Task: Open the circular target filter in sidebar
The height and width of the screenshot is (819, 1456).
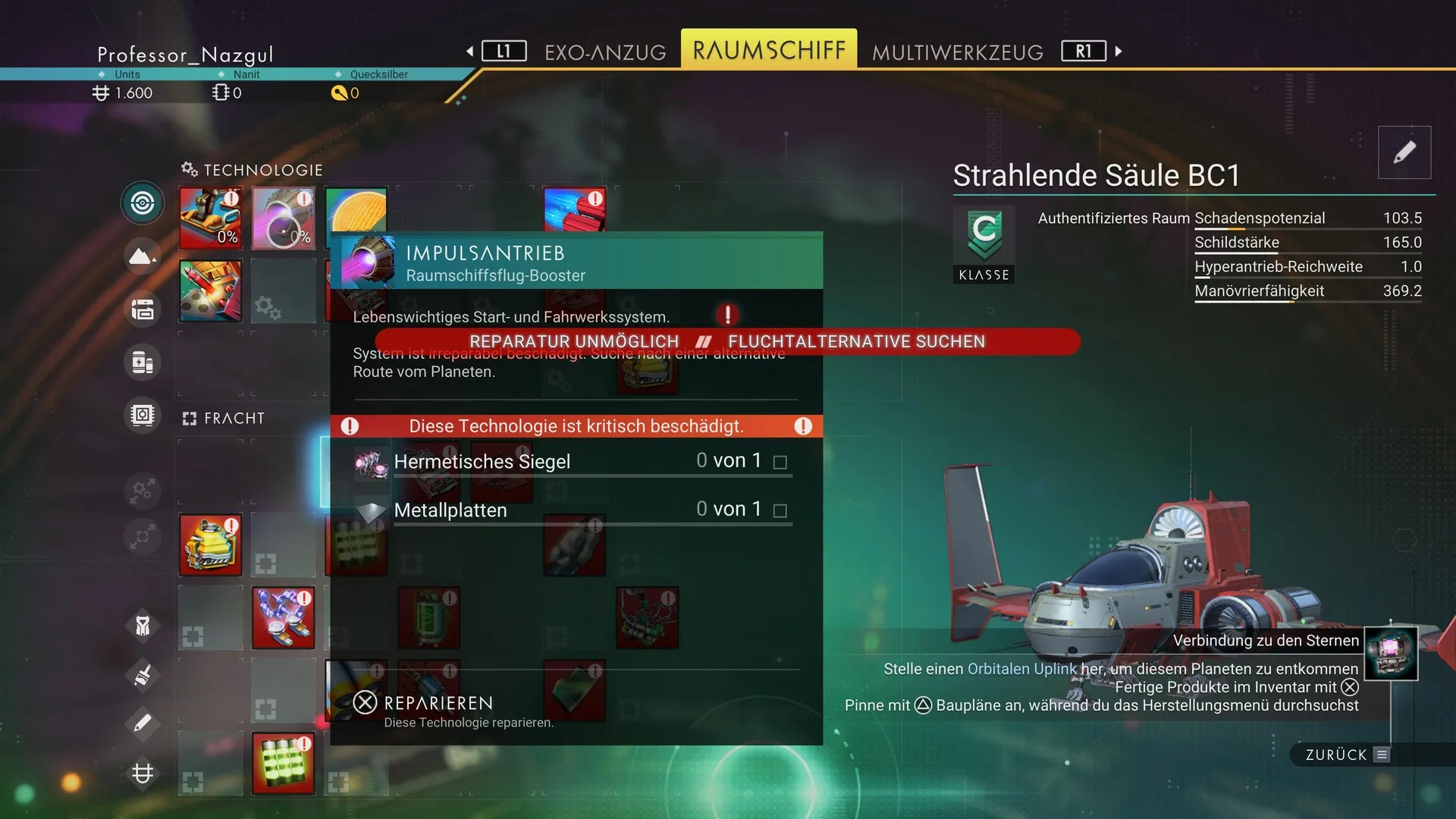Action: coord(143,203)
